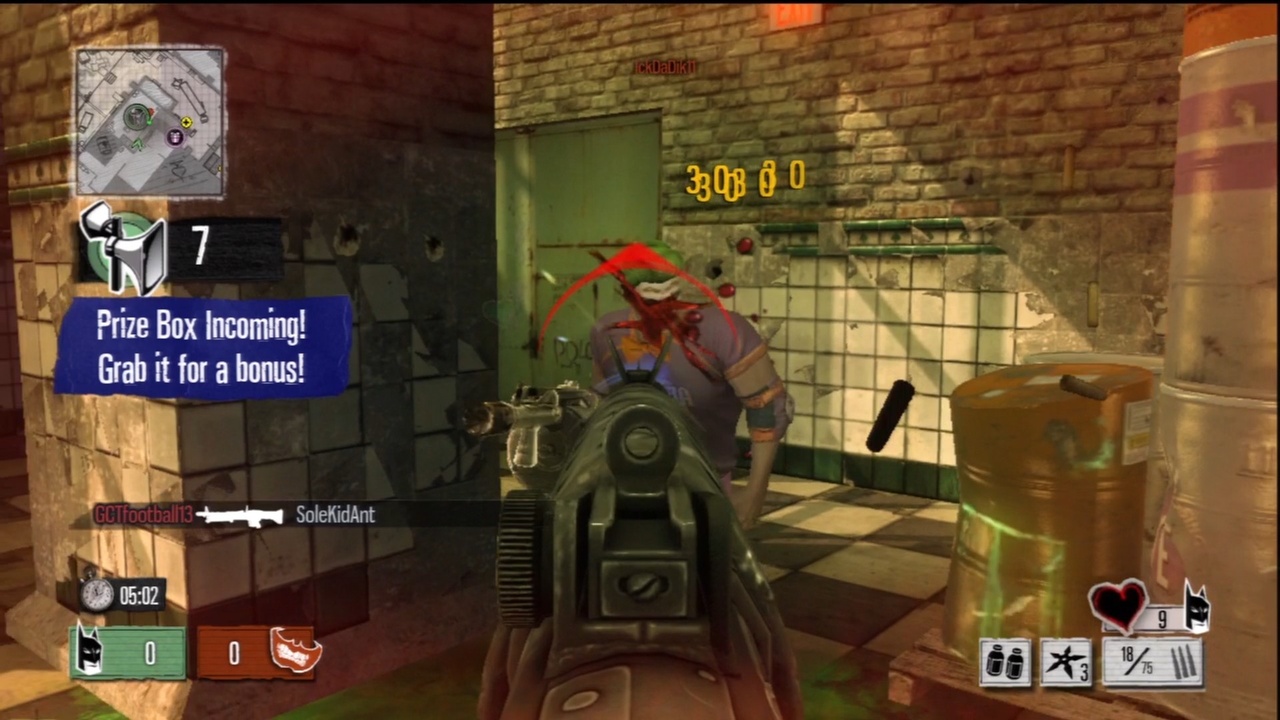1280x720 pixels.
Task: Click the machine gun icon in the killfeed
Action: point(240,516)
